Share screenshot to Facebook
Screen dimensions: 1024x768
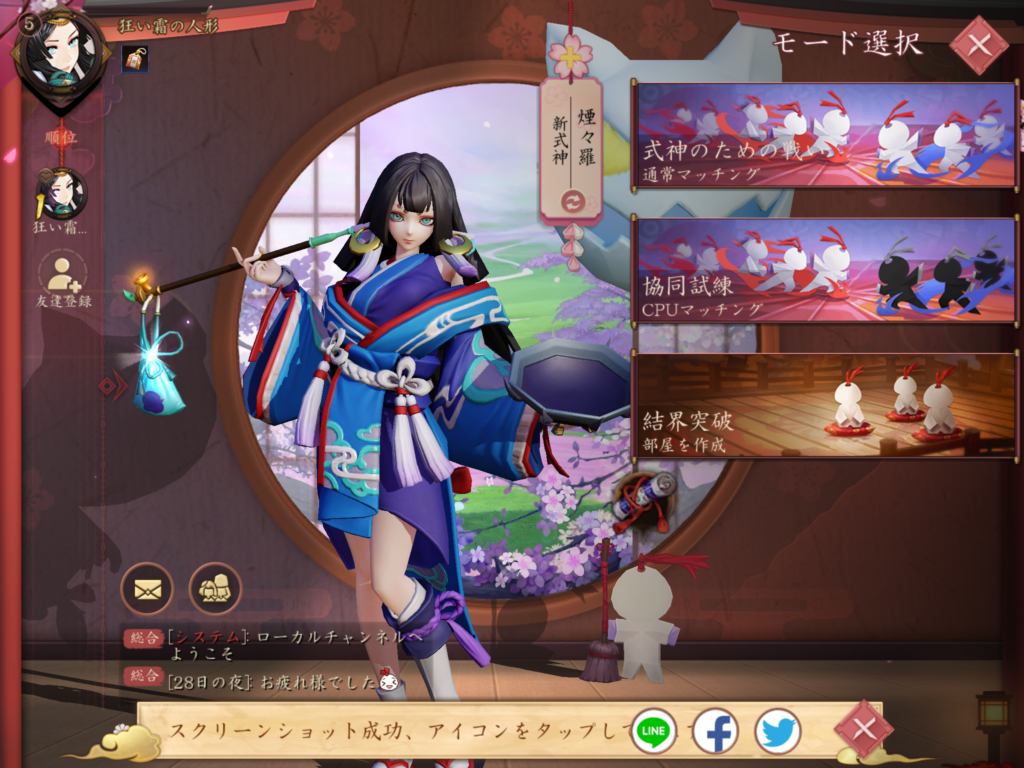point(715,731)
